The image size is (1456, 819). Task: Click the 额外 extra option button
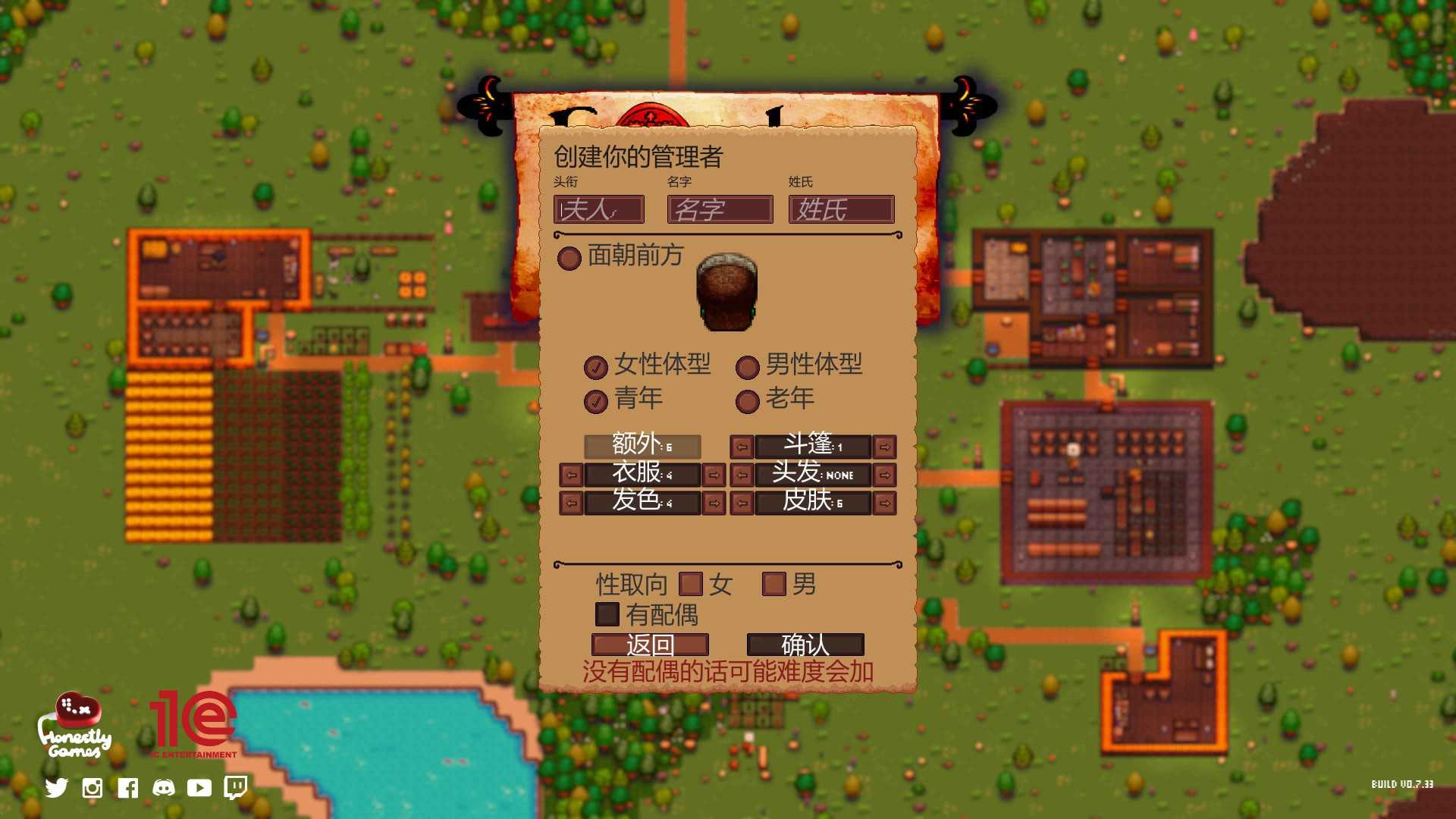(x=642, y=446)
